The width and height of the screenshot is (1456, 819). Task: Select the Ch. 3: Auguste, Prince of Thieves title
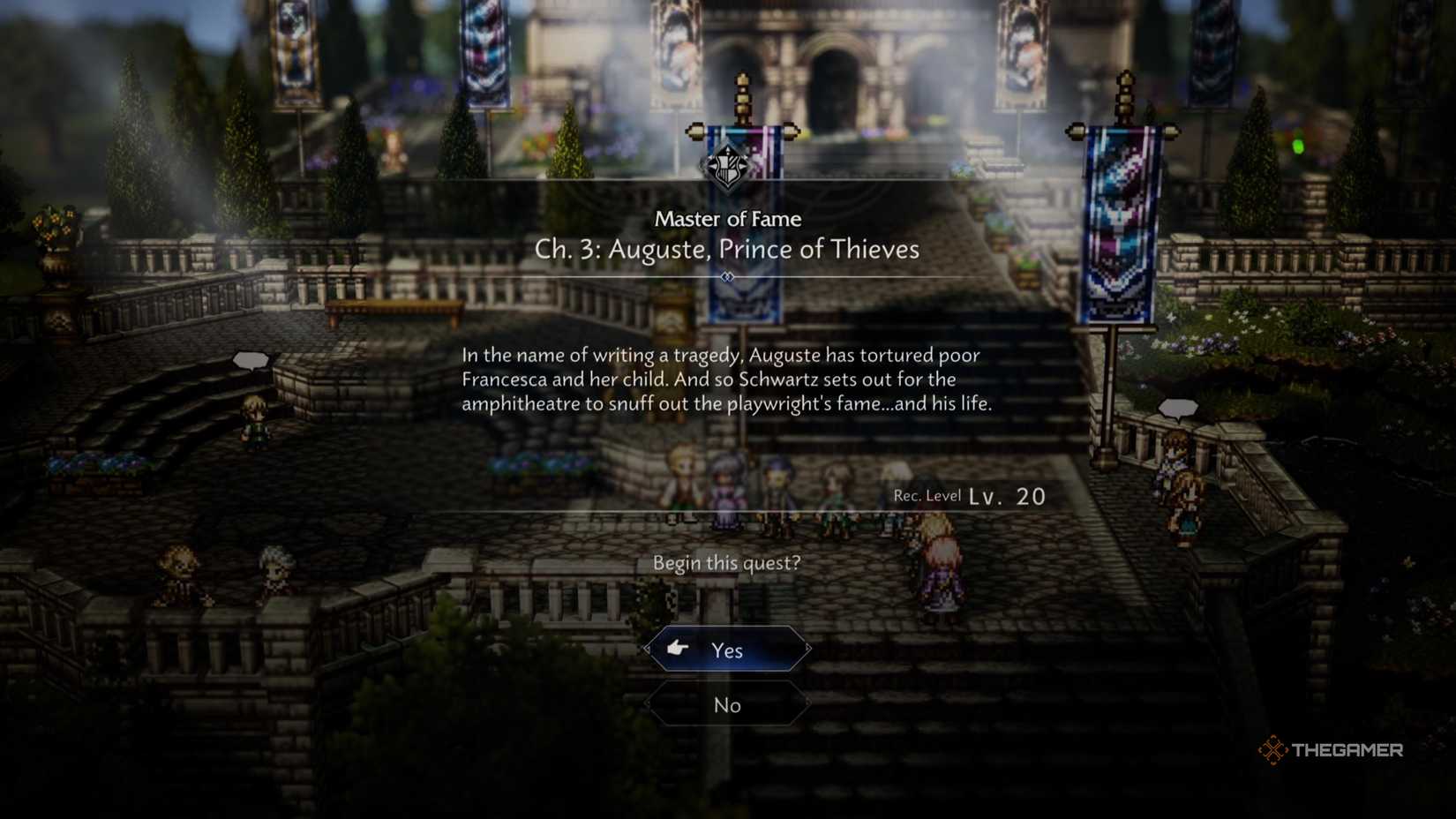(727, 249)
